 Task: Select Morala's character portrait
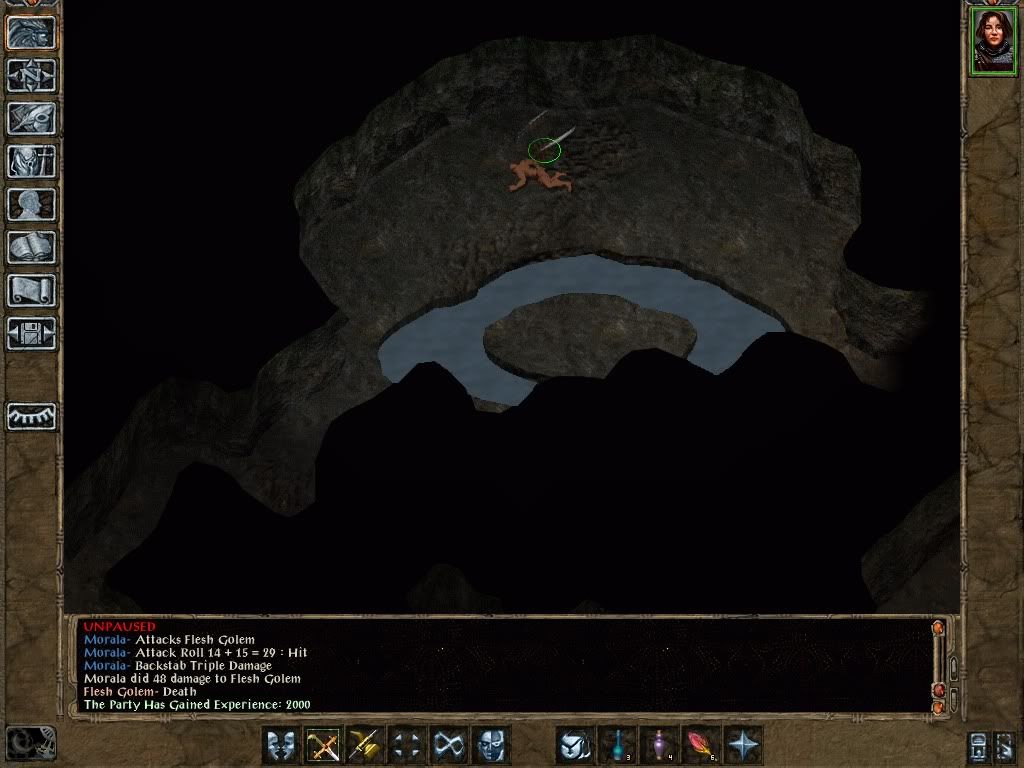pos(992,41)
